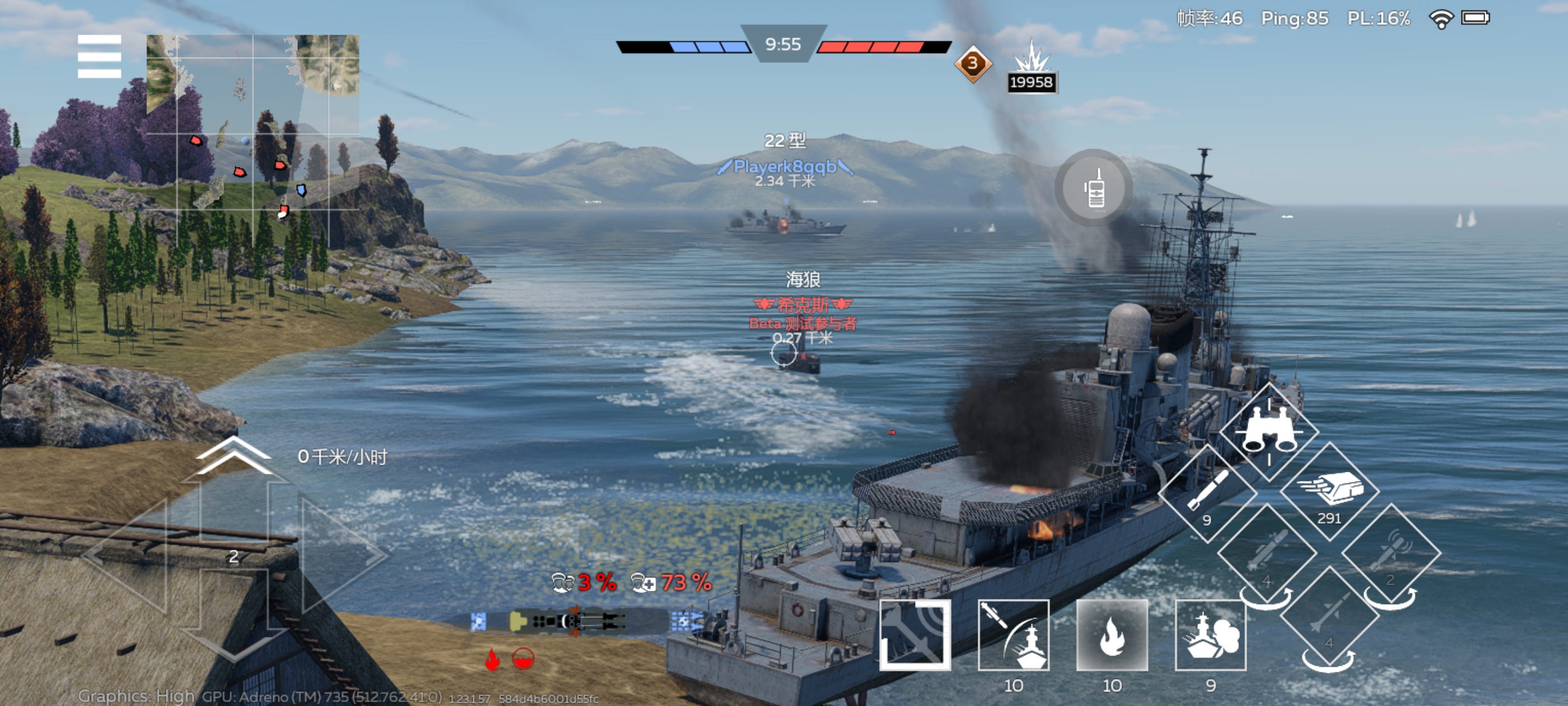Tap the red flooding status icon

523,658
